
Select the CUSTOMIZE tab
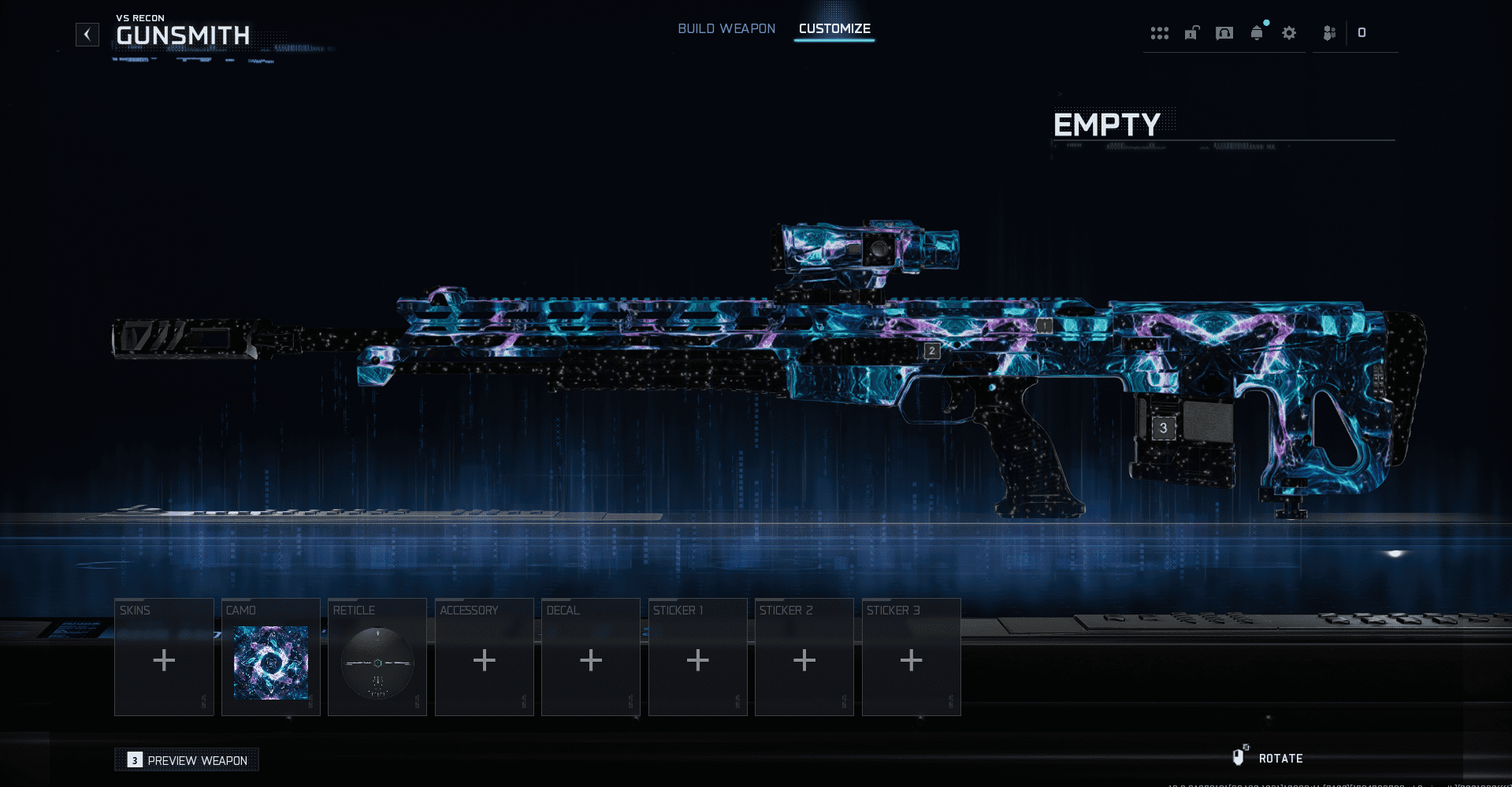tap(834, 28)
